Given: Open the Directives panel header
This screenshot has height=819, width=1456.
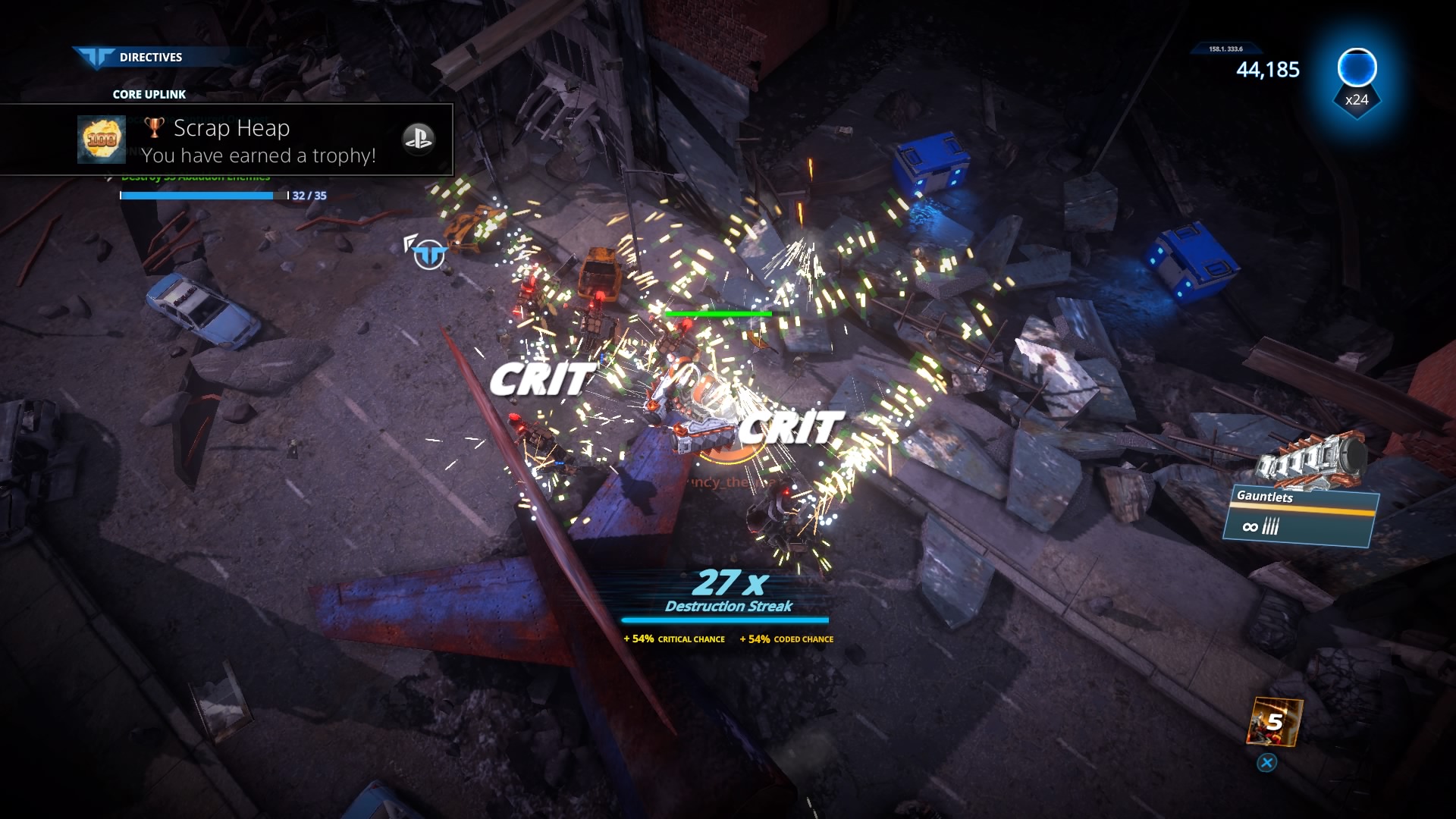Looking at the screenshot, I should pos(150,57).
